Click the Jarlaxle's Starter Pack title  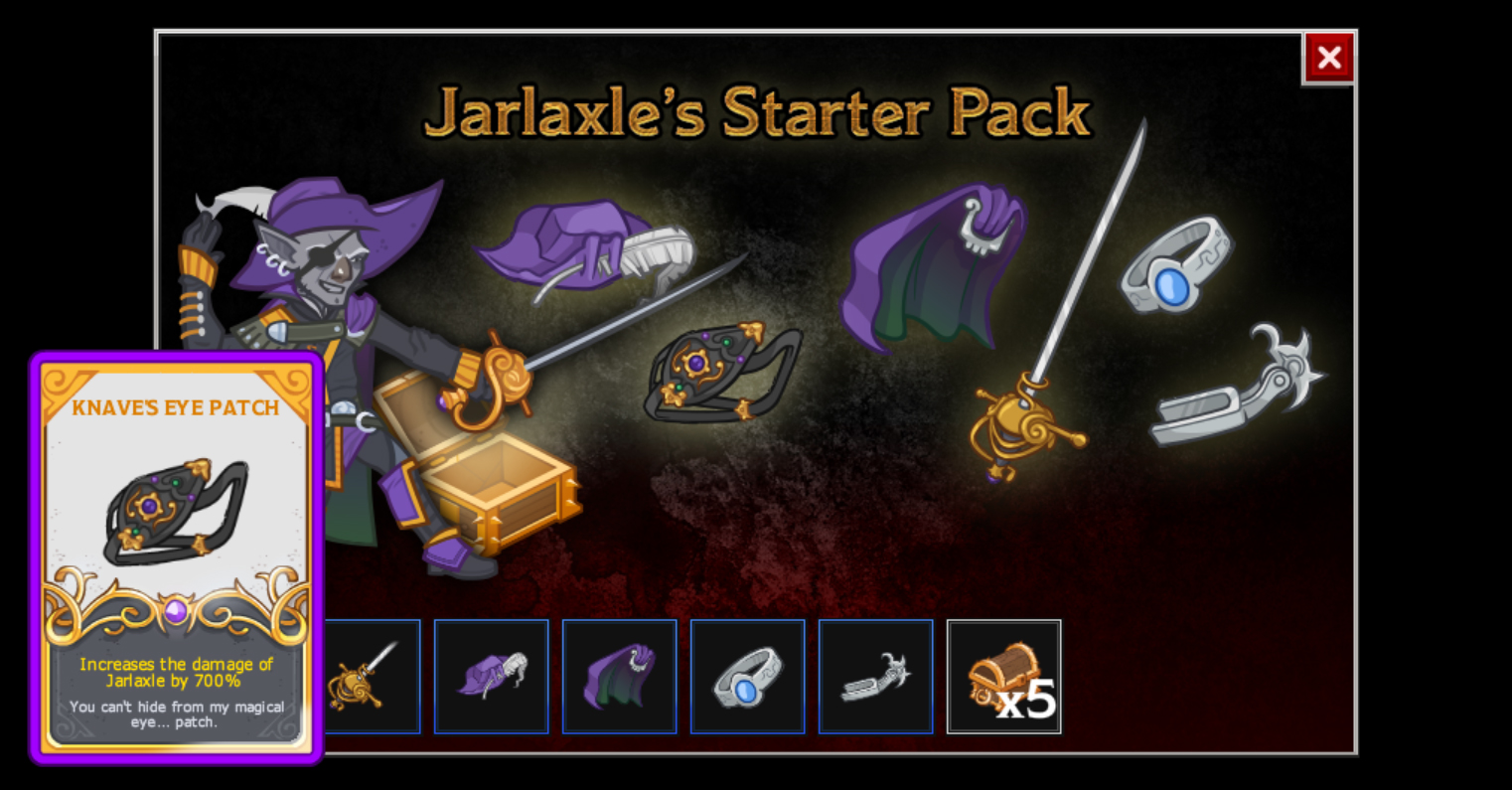tap(757, 111)
